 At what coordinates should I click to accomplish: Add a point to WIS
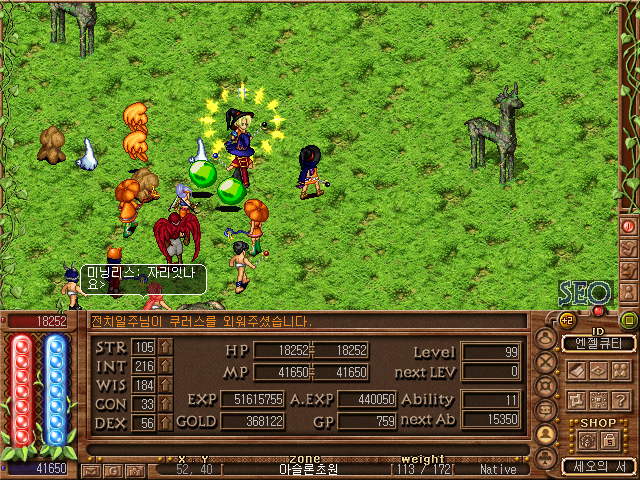(x=166, y=385)
